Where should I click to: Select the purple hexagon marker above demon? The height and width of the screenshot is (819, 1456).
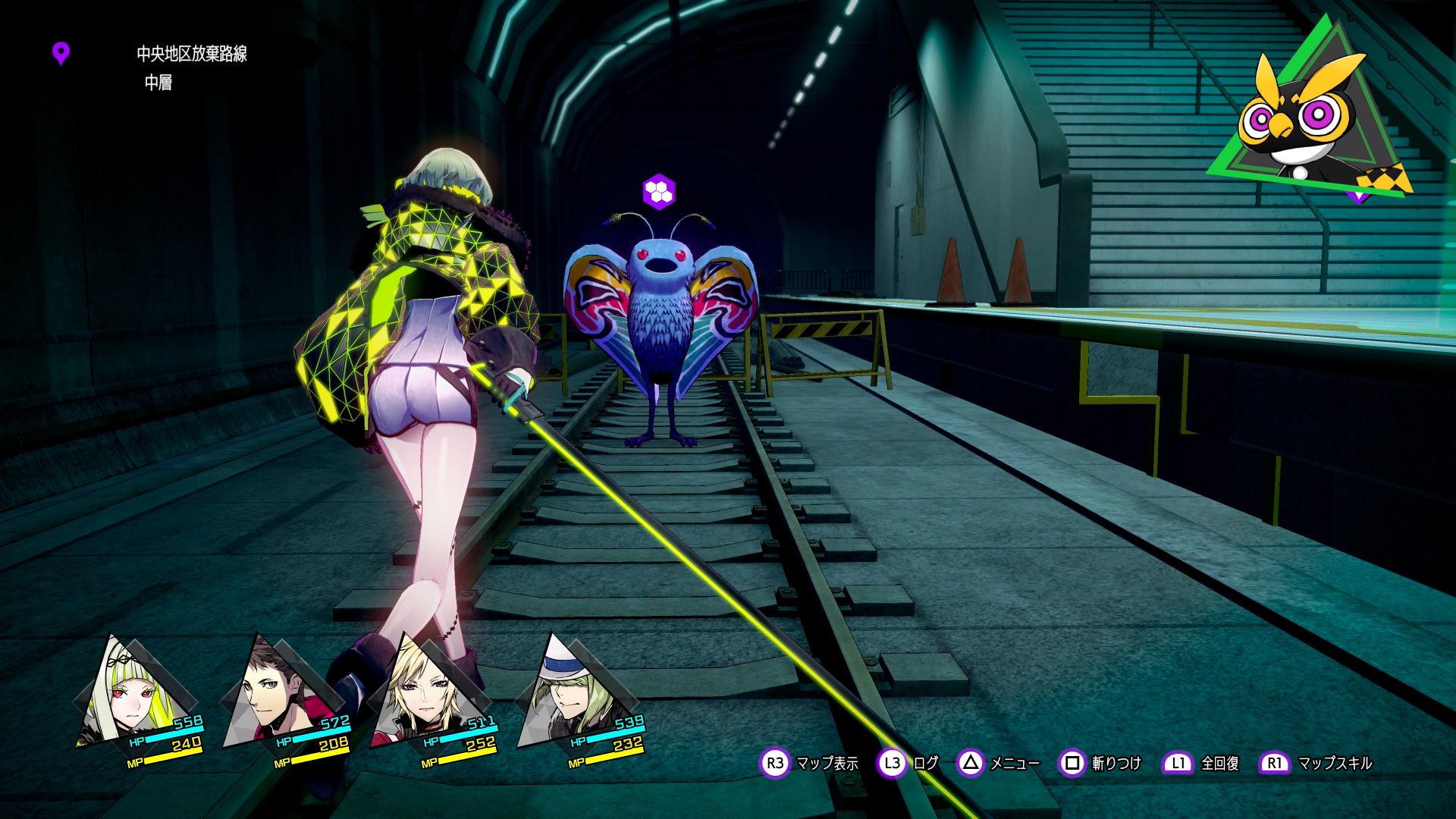coord(658,191)
